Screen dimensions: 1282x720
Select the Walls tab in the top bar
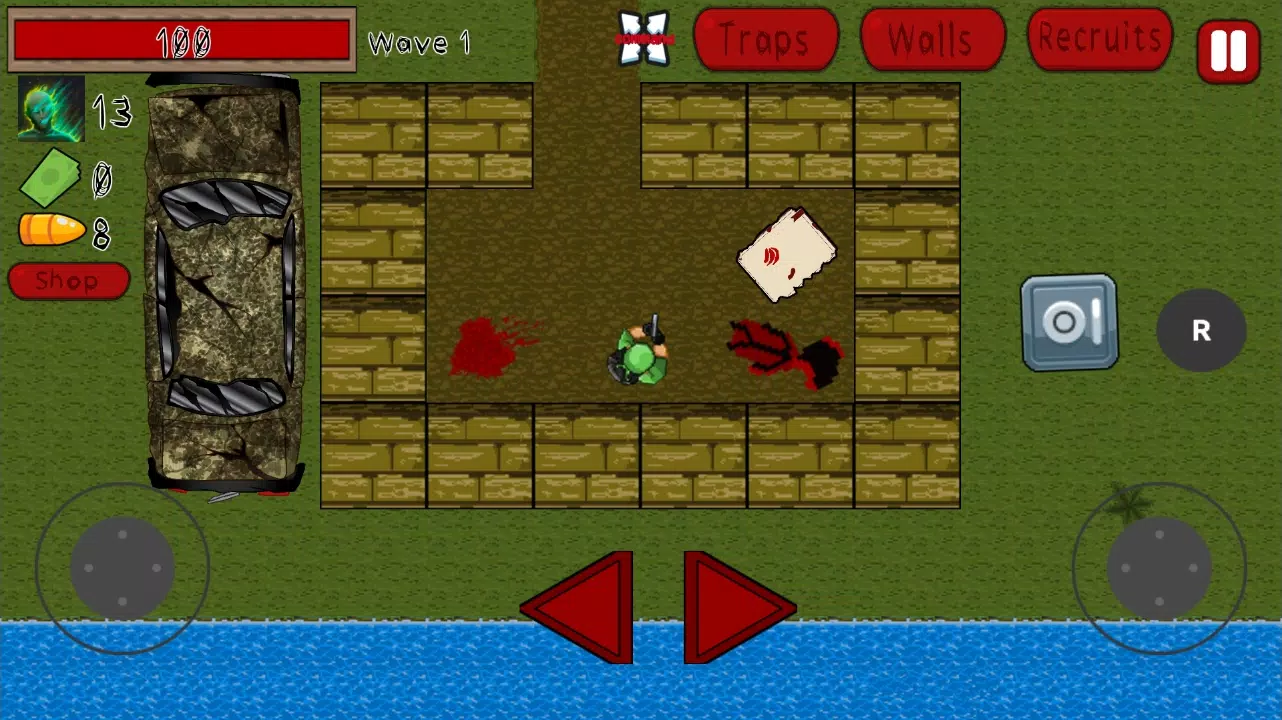click(931, 40)
